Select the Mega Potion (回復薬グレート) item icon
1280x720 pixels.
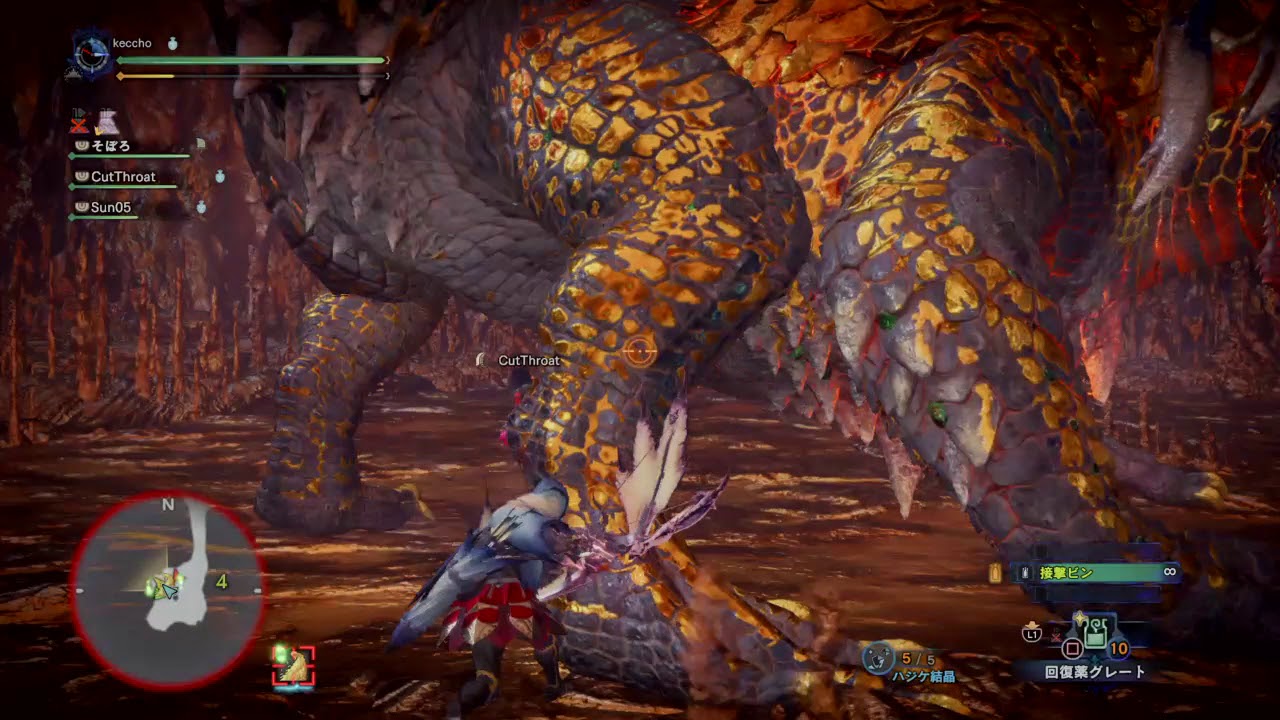pos(1095,633)
